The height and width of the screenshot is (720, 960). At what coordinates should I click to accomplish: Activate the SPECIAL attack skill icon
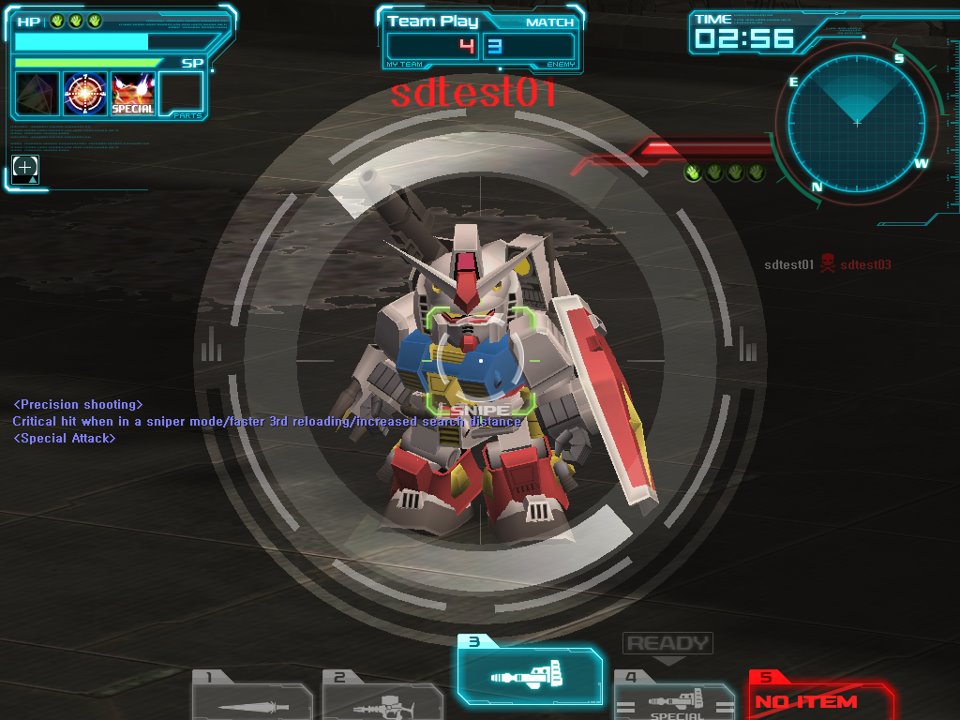[133, 93]
